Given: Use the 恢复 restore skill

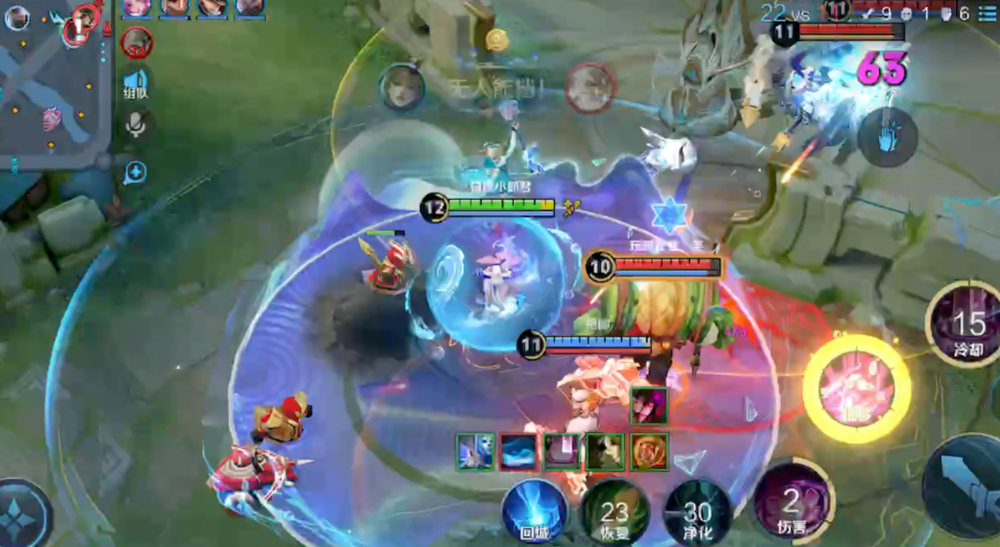Looking at the screenshot, I should click(x=615, y=512).
